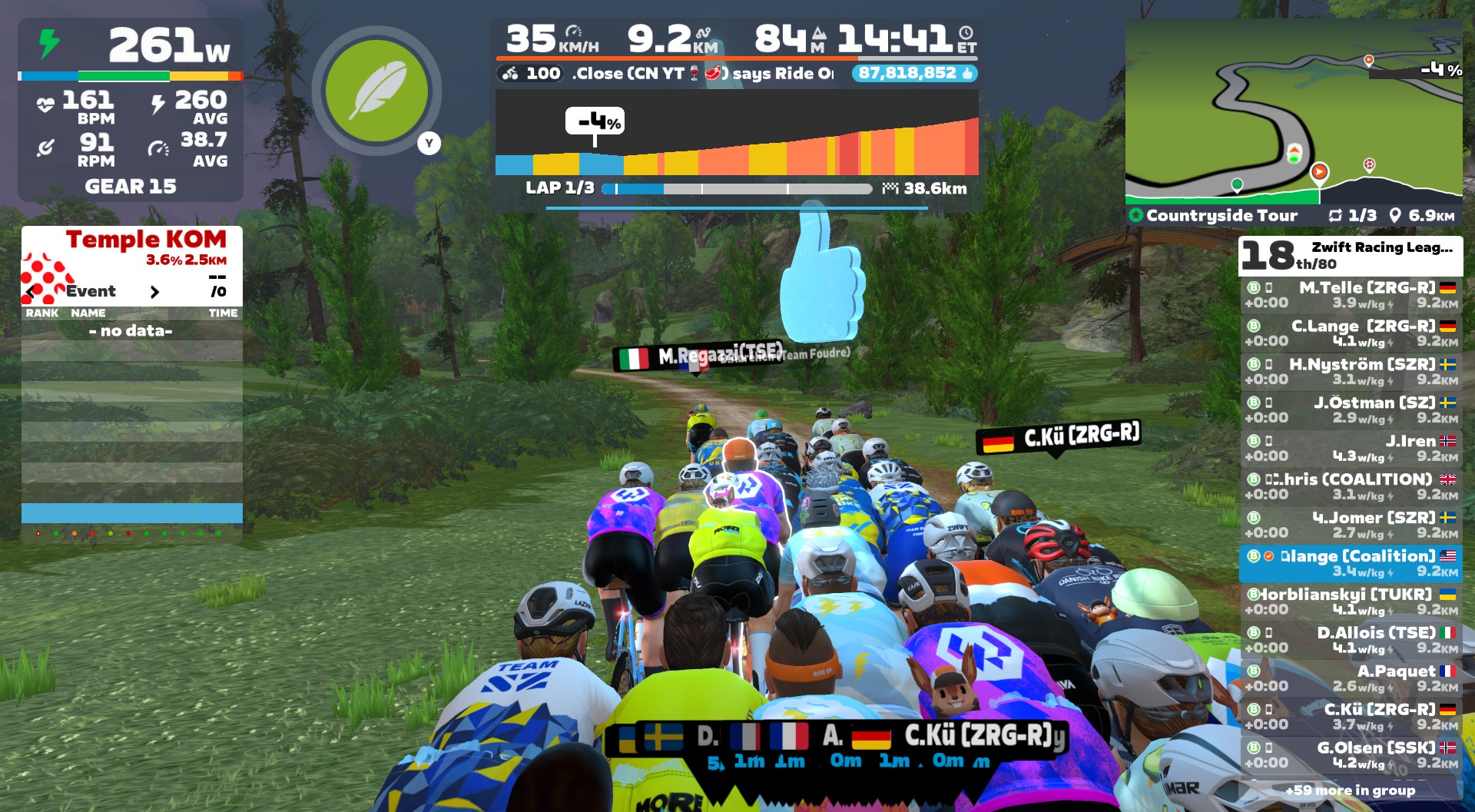
Task: Expand the +59 more in group row
Action: [x=1351, y=790]
